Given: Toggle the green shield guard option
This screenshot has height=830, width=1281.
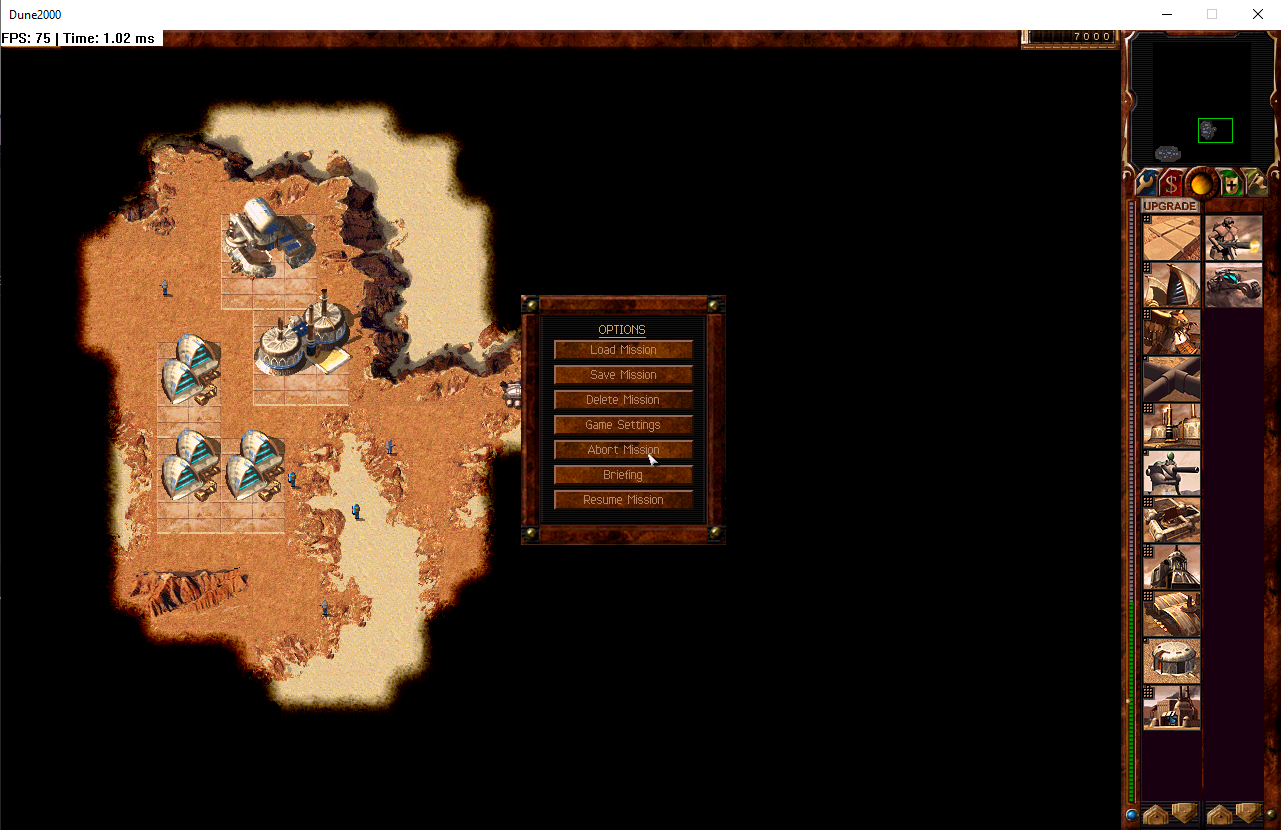Looking at the screenshot, I should (x=1229, y=183).
